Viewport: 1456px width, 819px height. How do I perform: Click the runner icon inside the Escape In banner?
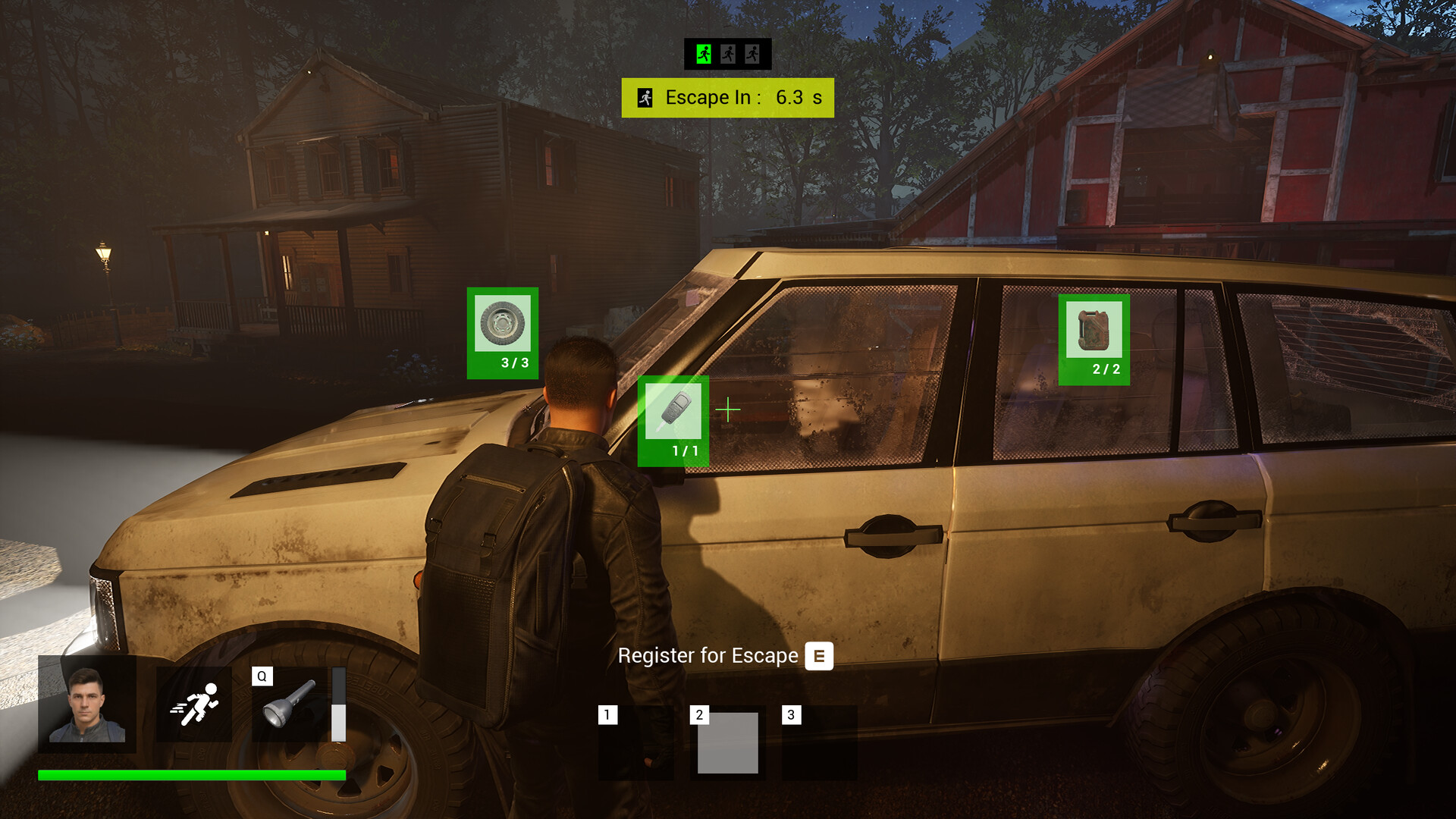(645, 96)
